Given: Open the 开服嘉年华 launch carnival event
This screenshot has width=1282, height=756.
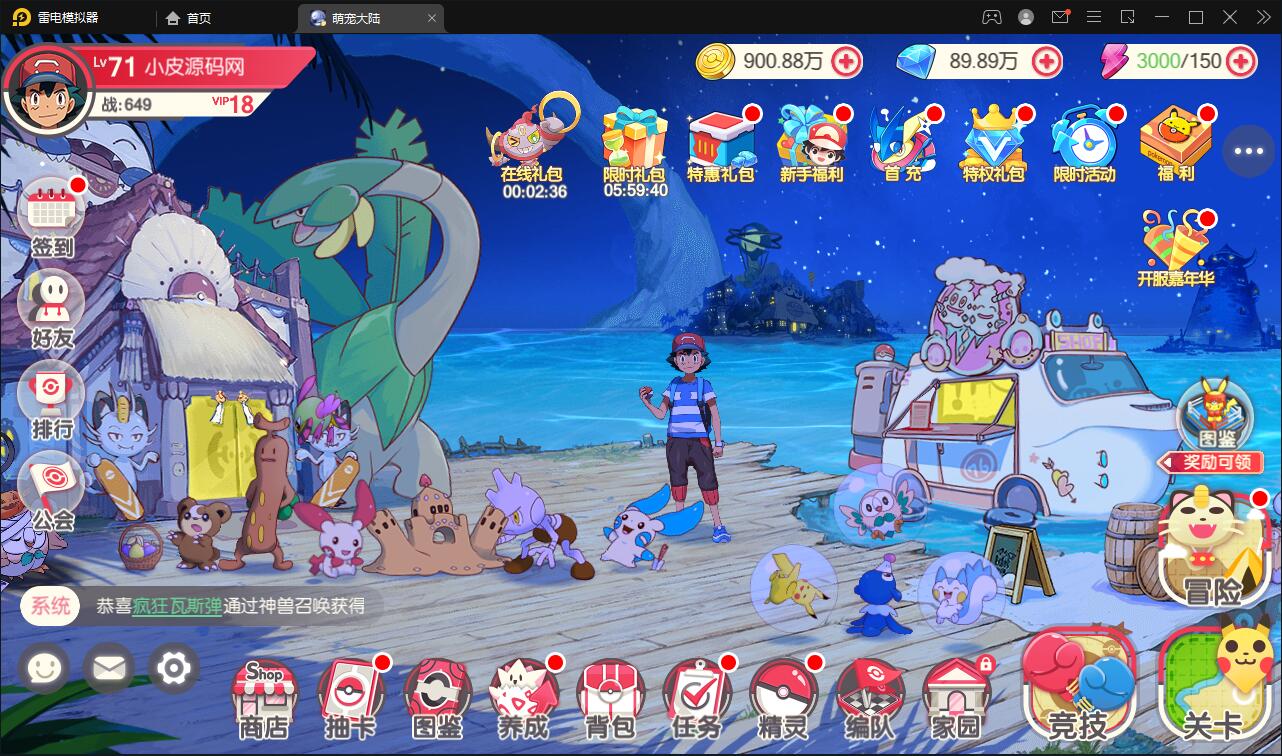Looking at the screenshot, I should click(x=1175, y=240).
